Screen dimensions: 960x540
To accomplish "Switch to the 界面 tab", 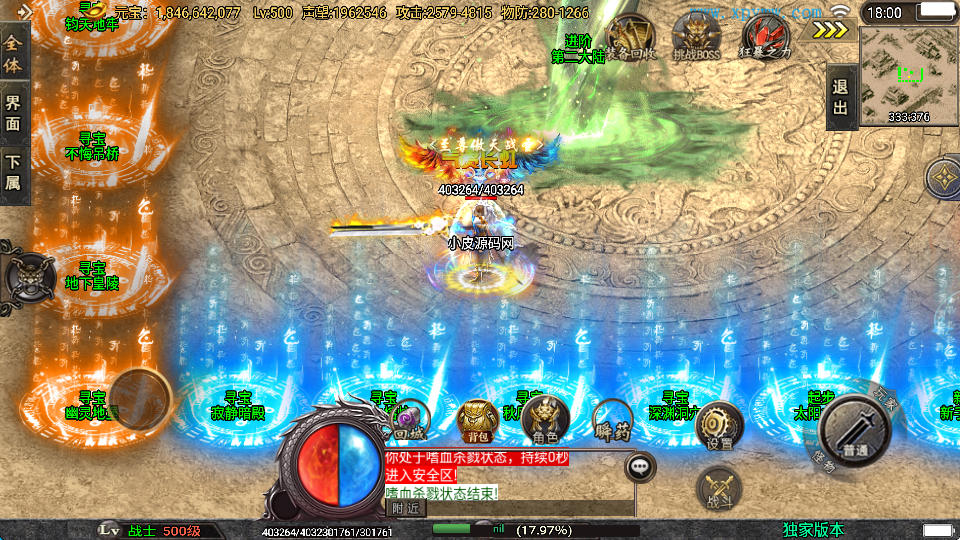I will pyautogui.click(x=14, y=111).
